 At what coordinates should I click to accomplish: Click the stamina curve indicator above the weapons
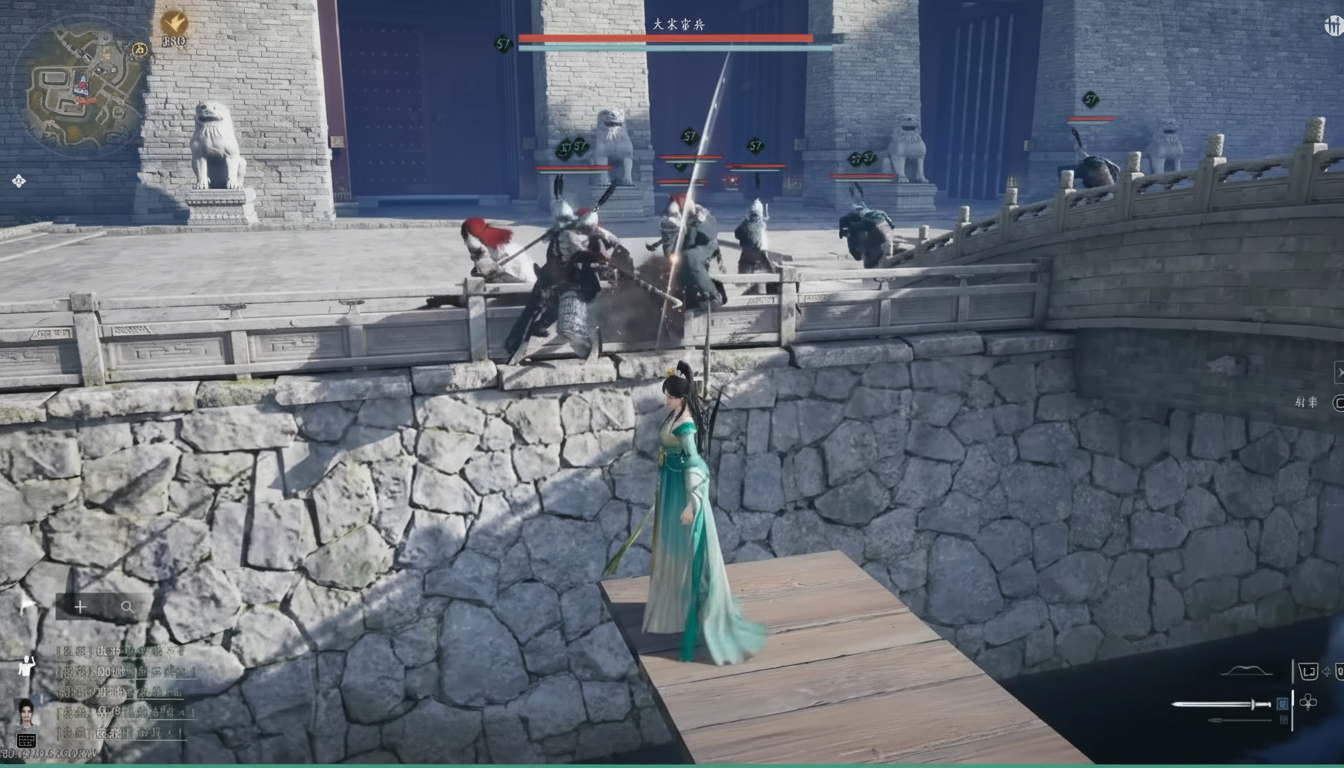(x=1246, y=668)
